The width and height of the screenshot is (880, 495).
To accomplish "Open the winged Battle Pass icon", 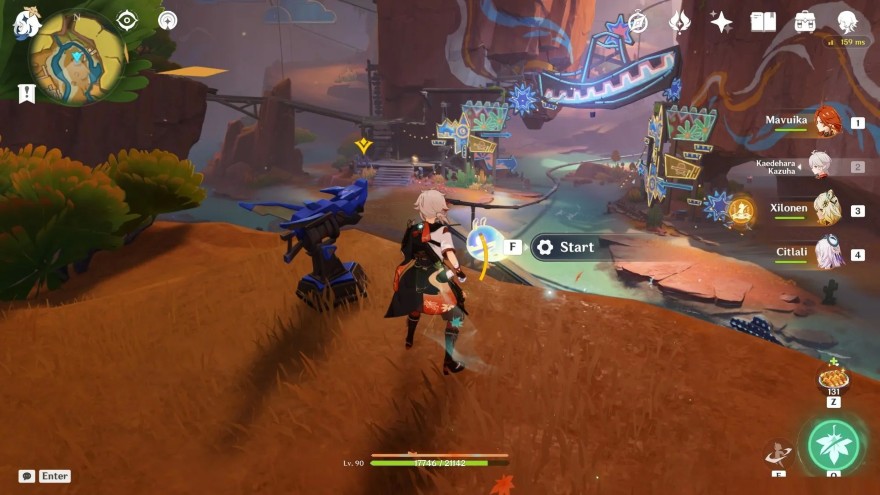I will [x=679, y=22].
